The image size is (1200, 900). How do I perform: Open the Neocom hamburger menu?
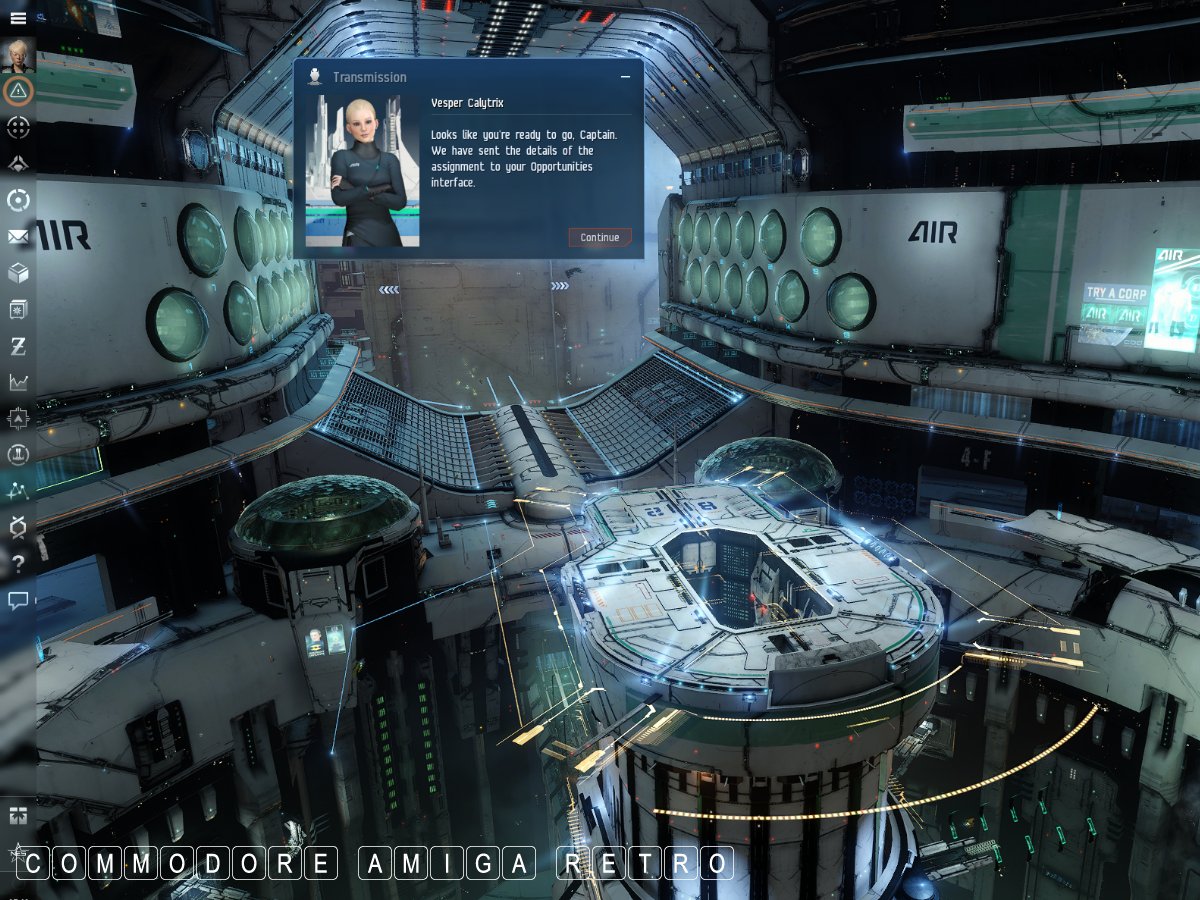tap(18, 17)
